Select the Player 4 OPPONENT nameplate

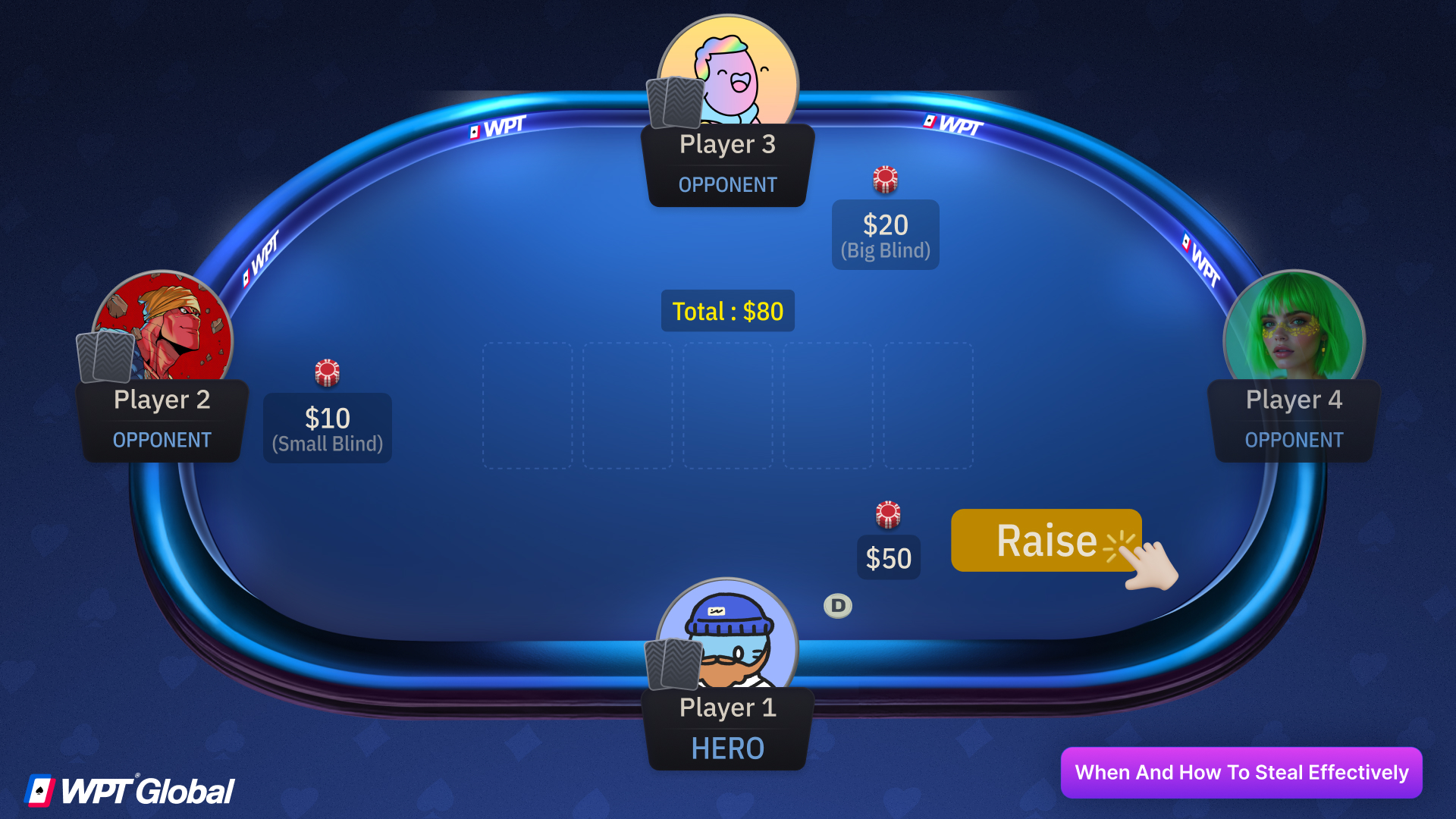tap(1293, 419)
